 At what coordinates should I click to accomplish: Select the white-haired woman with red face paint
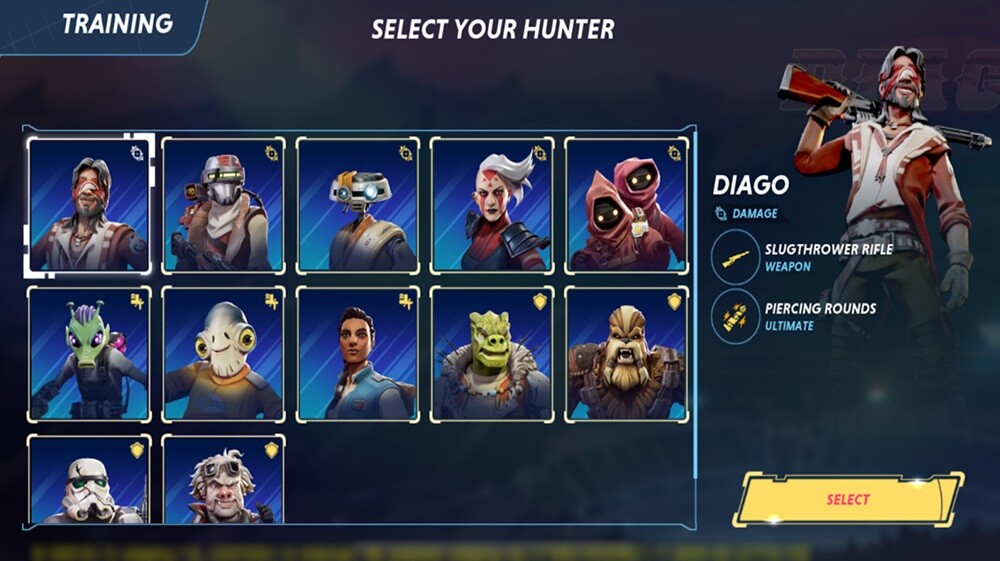point(492,206)
